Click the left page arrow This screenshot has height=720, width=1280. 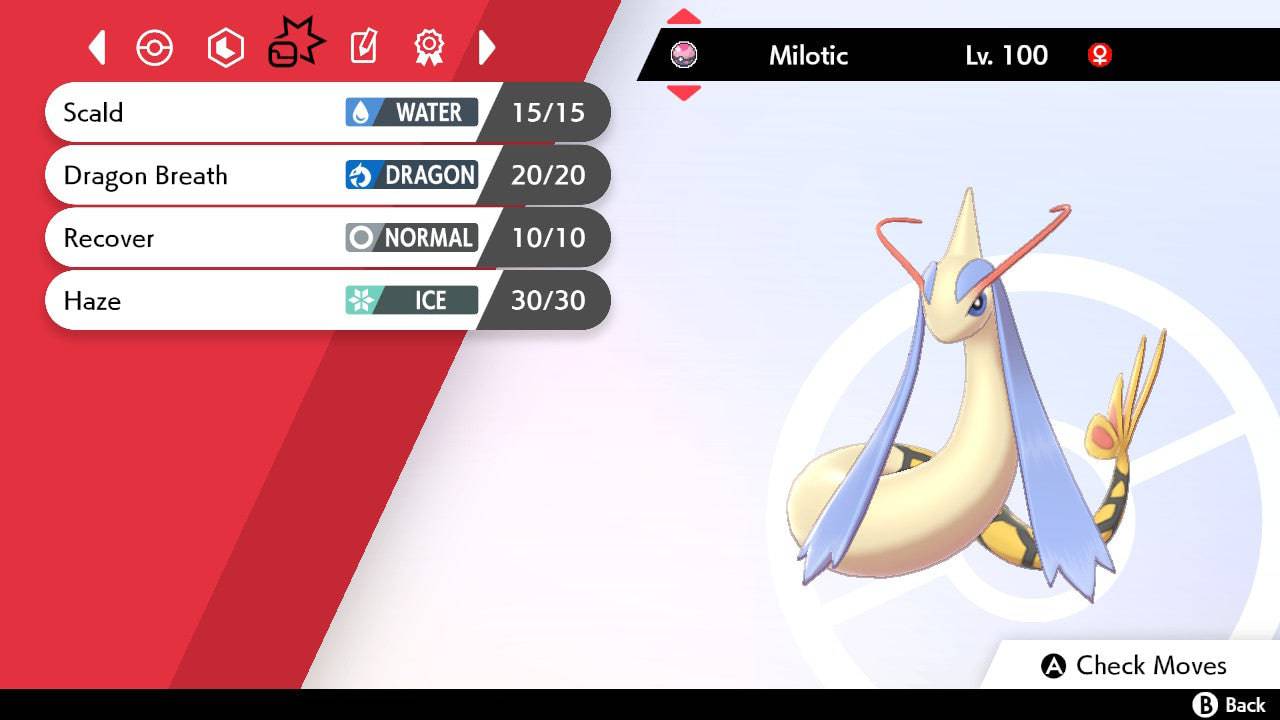point(97,47)
